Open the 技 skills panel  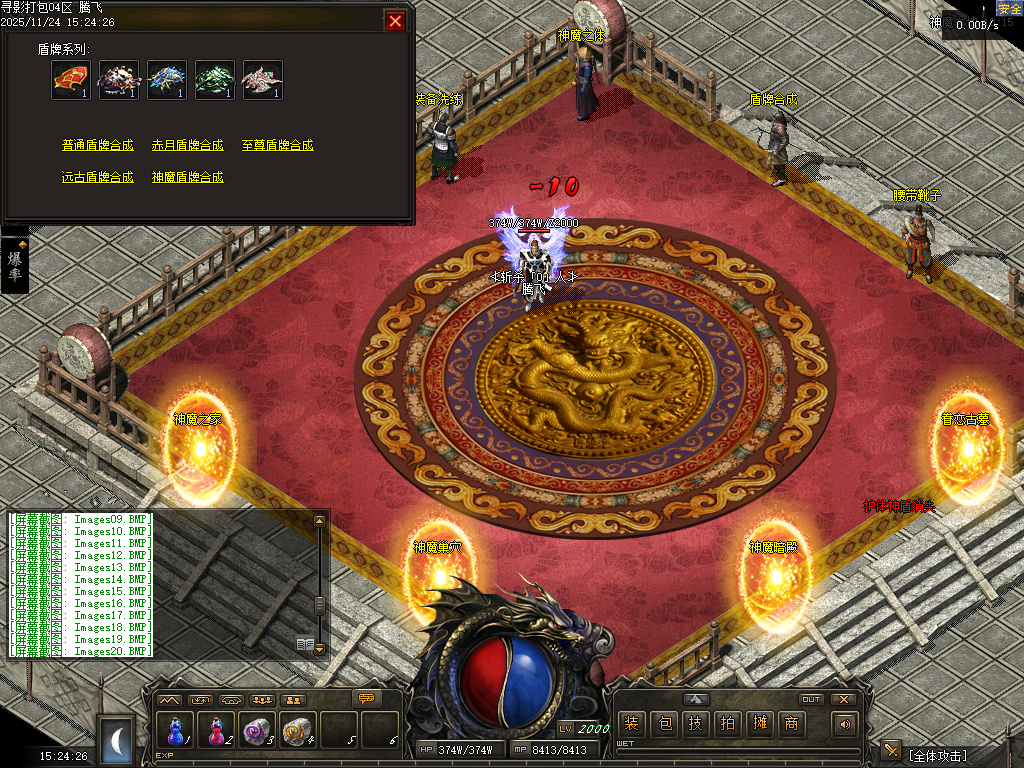coord(695,724)
